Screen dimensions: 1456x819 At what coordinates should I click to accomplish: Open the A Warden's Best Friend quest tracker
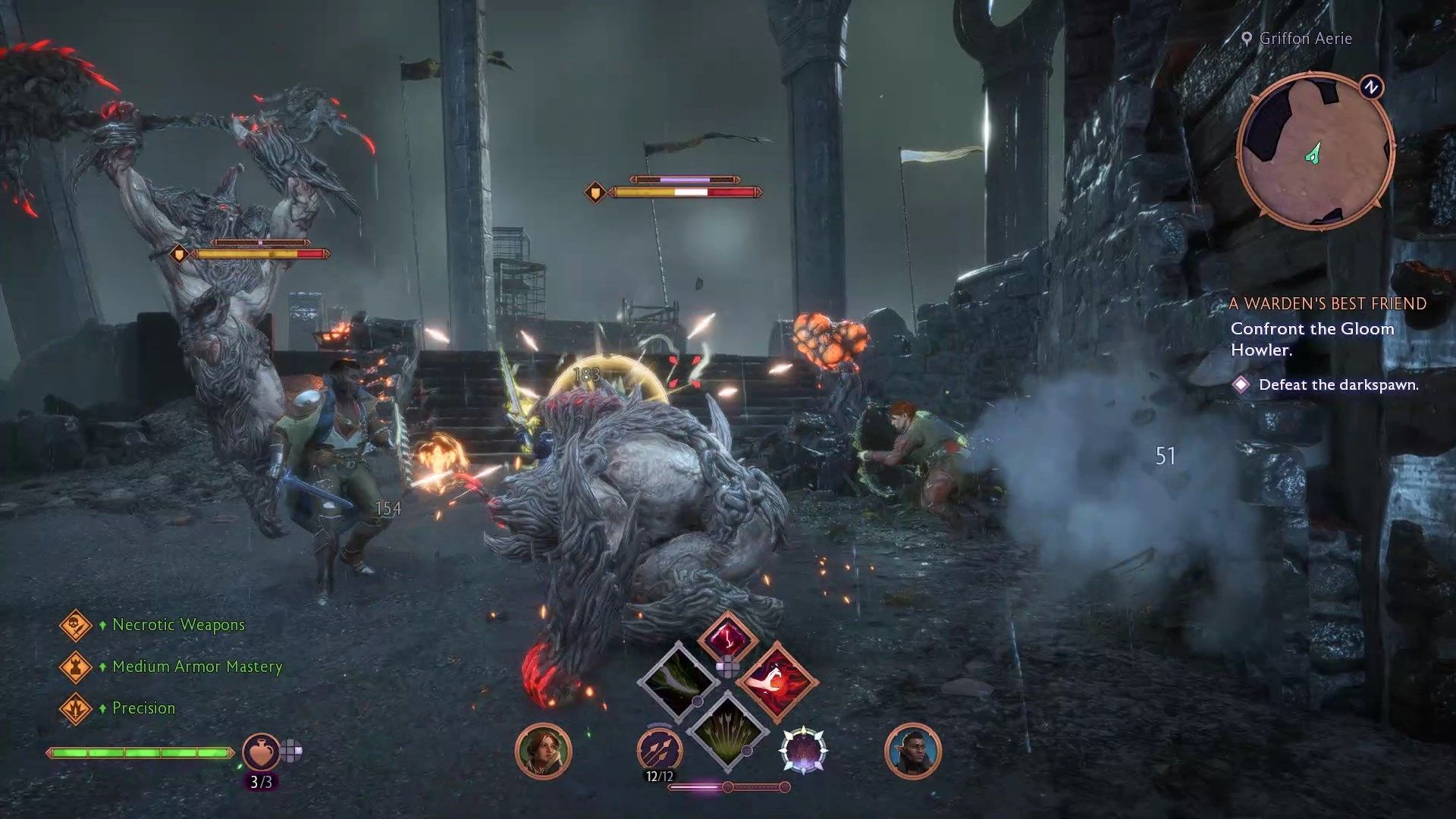pyautogui.click(x=1327, y=303)
